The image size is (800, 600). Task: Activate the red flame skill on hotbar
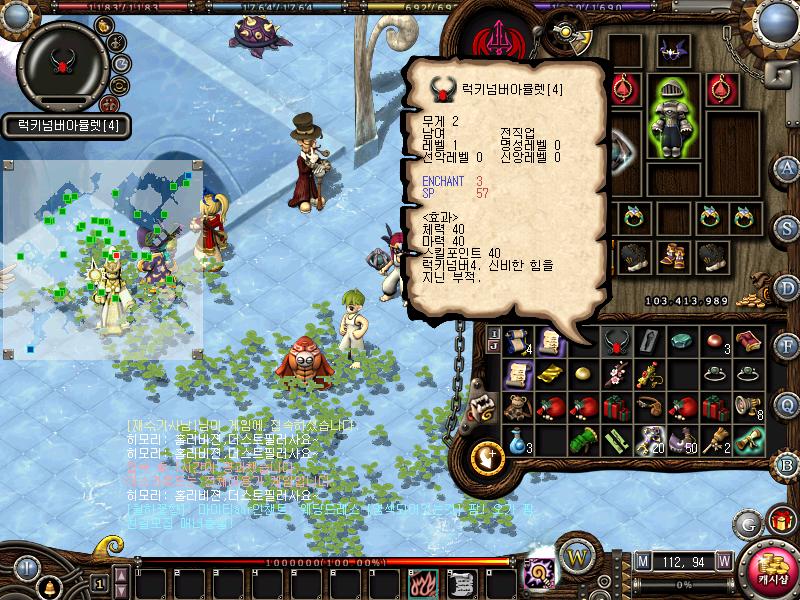(421, 582)
